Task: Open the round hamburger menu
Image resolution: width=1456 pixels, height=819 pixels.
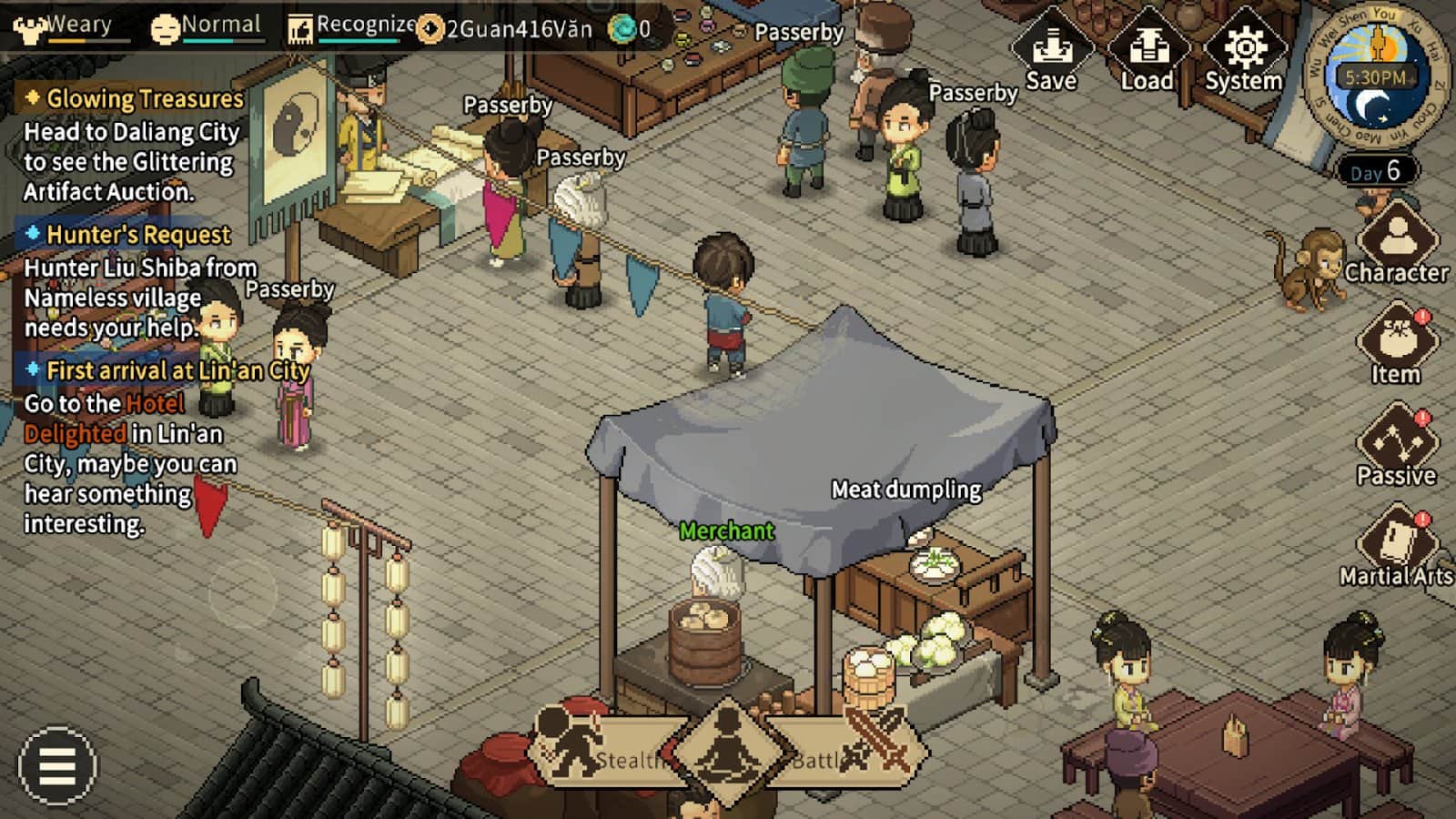Action: click(x=56, y=765)
